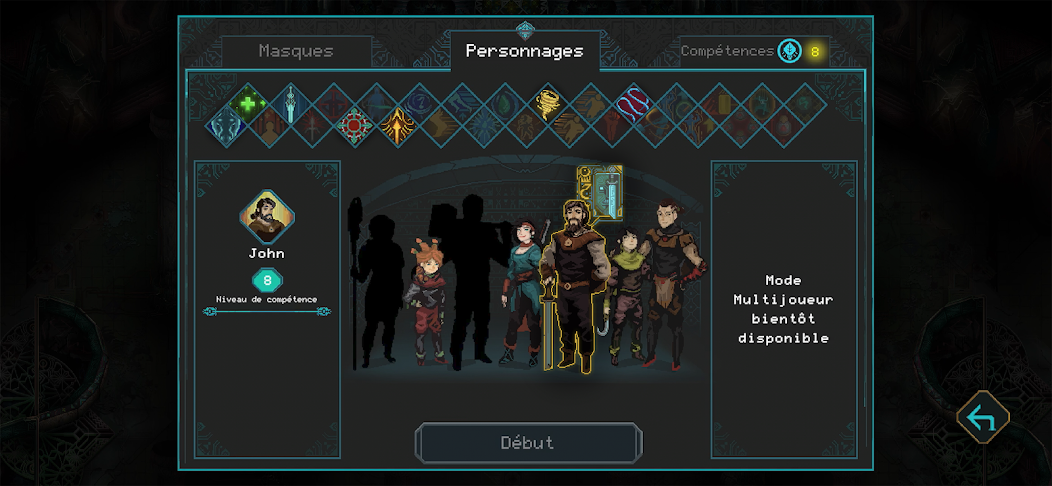The image size is (1052, 486).
Task: Select the woman in the teal tunic
Action: (x=524, y=290)
